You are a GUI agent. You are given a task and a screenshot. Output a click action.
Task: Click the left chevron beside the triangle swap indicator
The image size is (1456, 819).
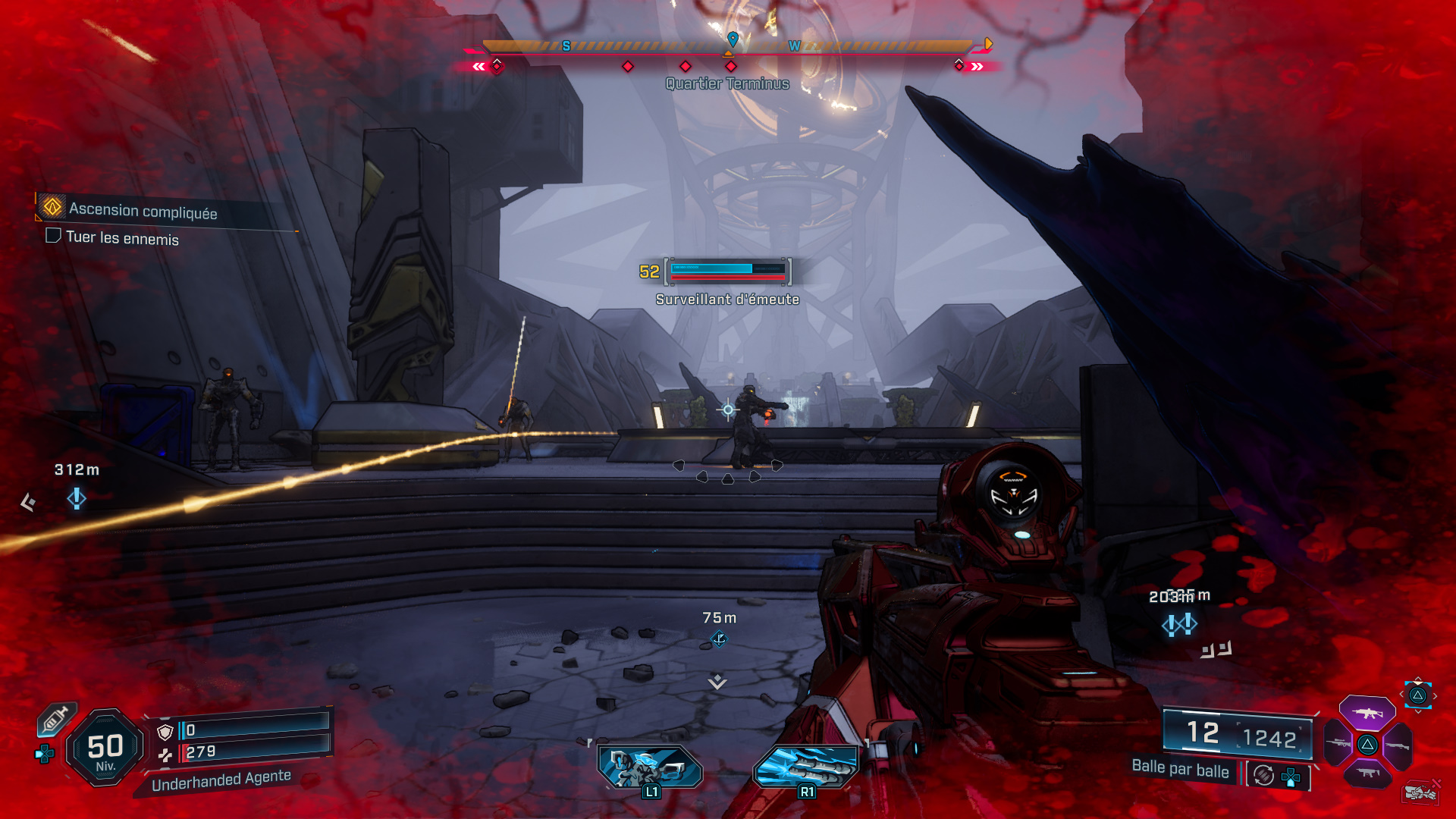tap(1401, 695)
